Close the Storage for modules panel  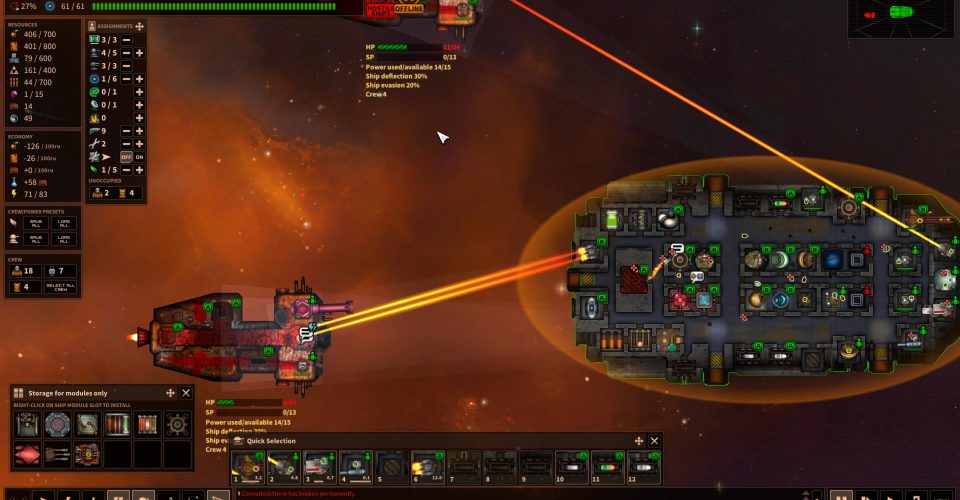186,394
